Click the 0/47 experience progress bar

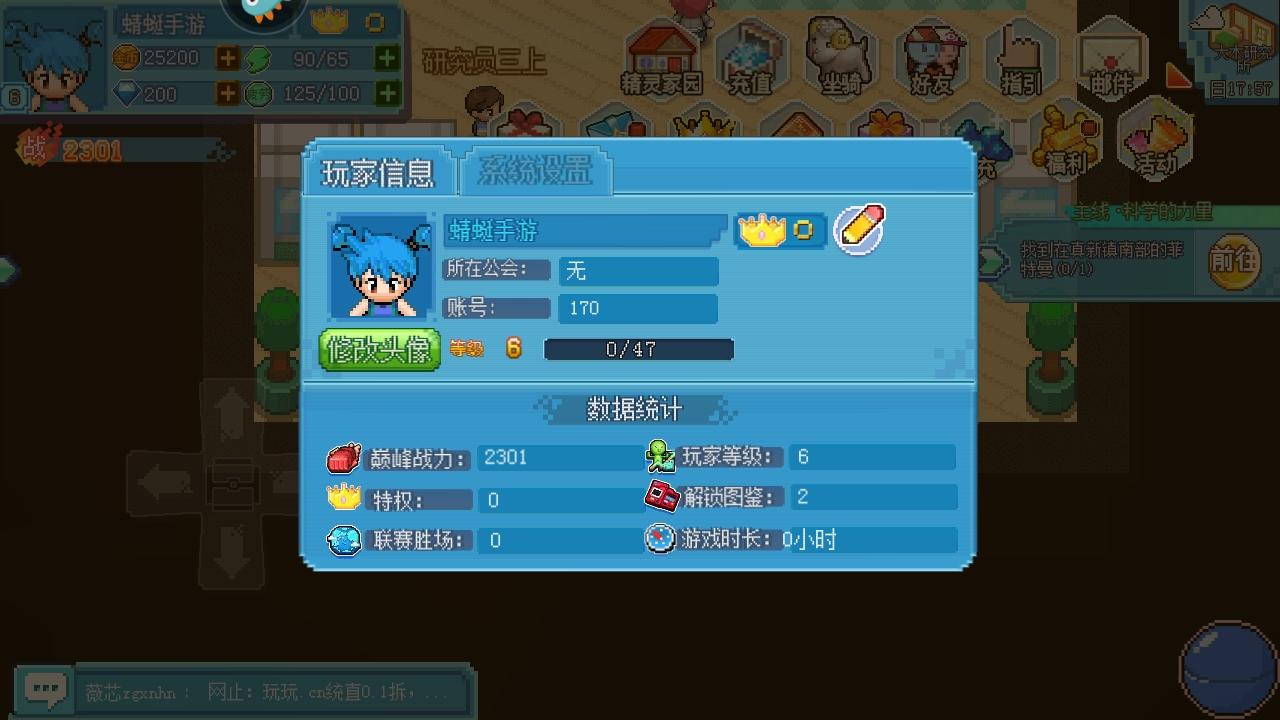638,349
